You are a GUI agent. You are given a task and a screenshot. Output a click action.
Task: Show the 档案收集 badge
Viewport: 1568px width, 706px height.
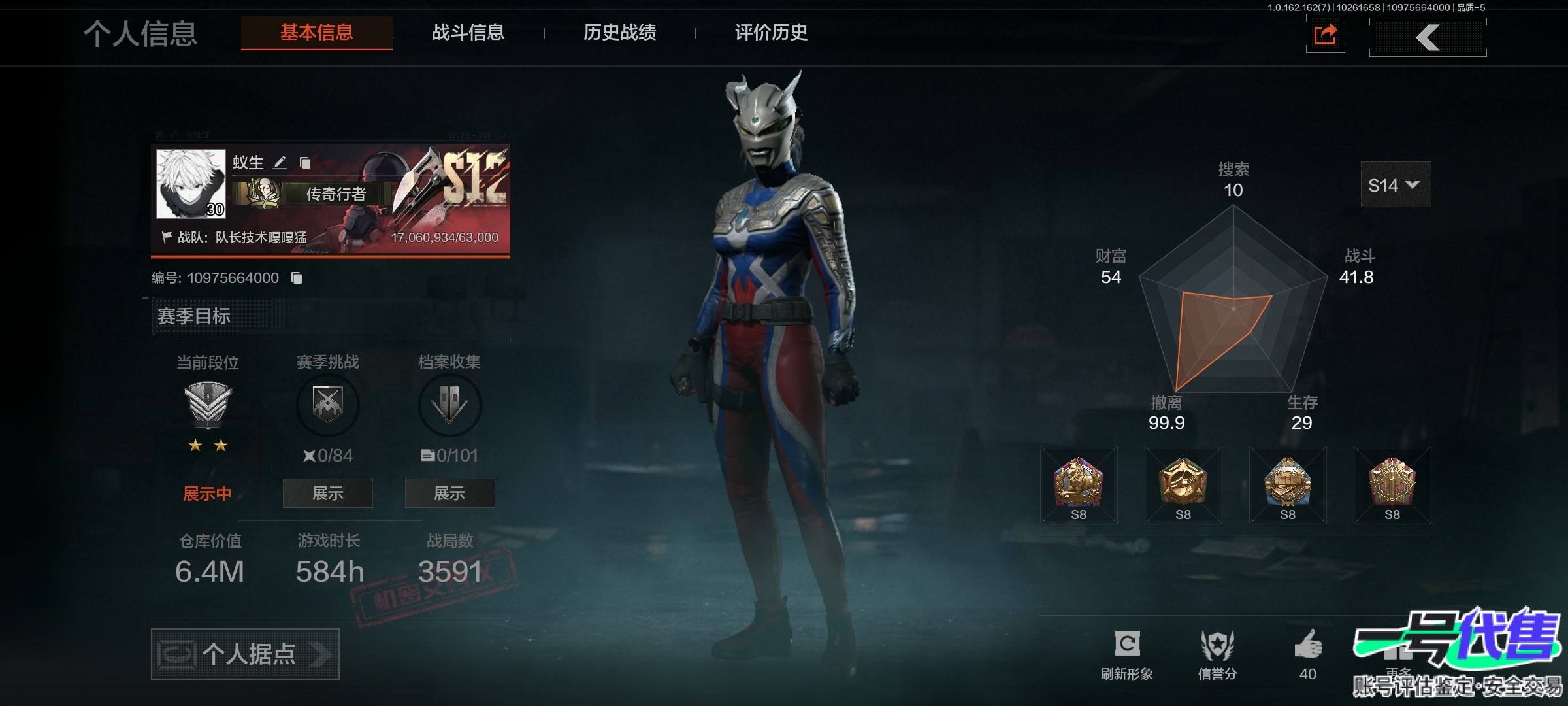pos(449,494)
